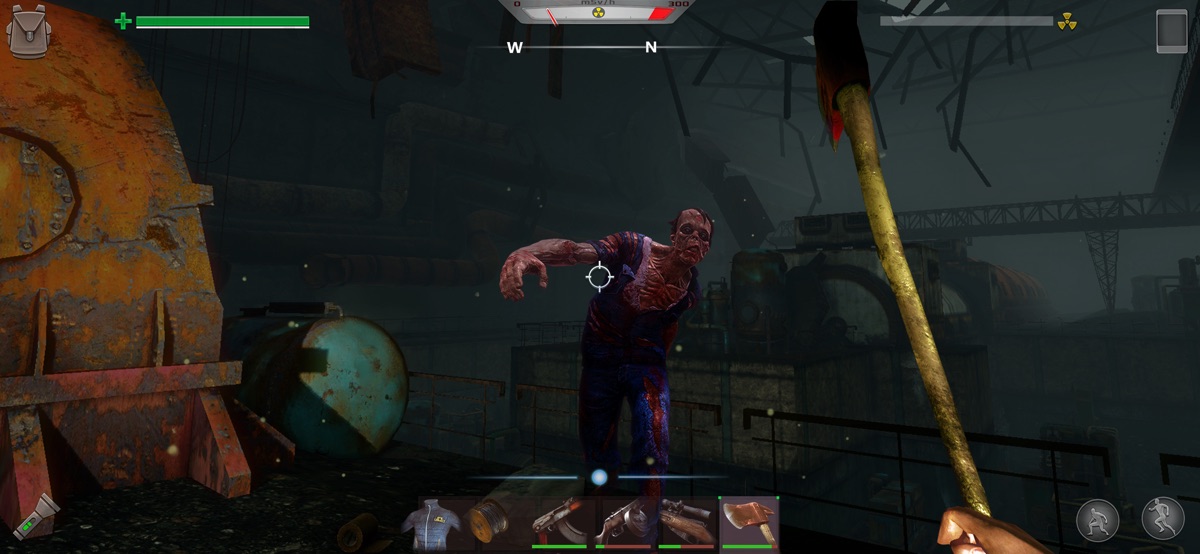Select the wire spool hotbar slot

[491, 522]
